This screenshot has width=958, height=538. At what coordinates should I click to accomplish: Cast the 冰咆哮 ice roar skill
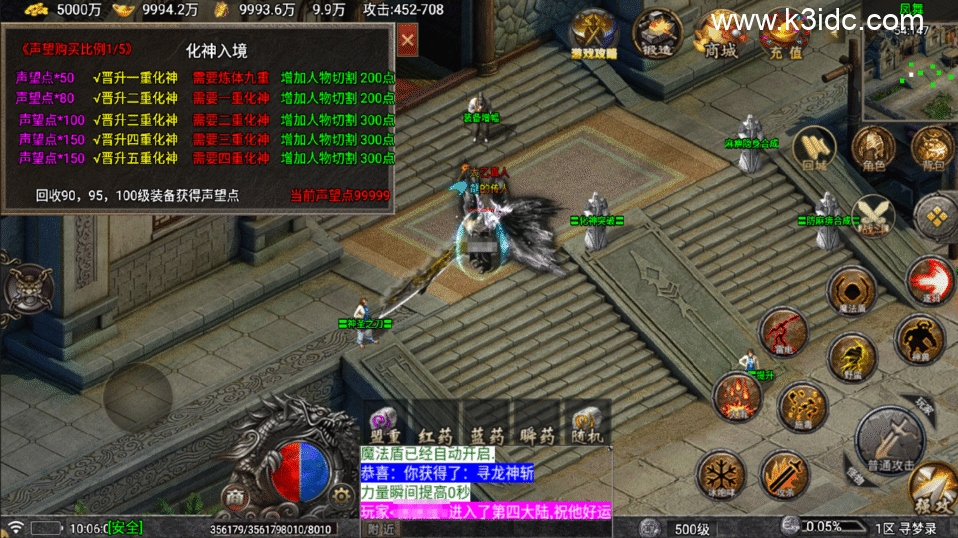pyautogui.click(x=720, y=474)
